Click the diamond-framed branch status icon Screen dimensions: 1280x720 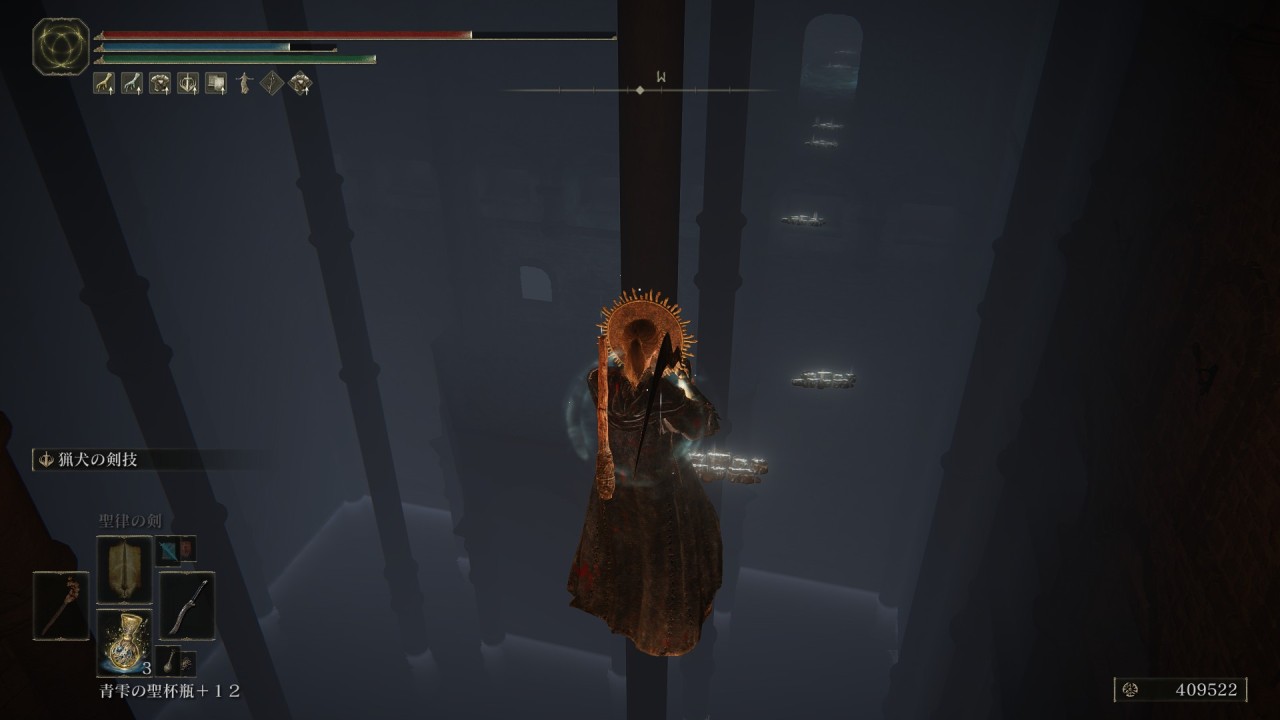[271, 84]
